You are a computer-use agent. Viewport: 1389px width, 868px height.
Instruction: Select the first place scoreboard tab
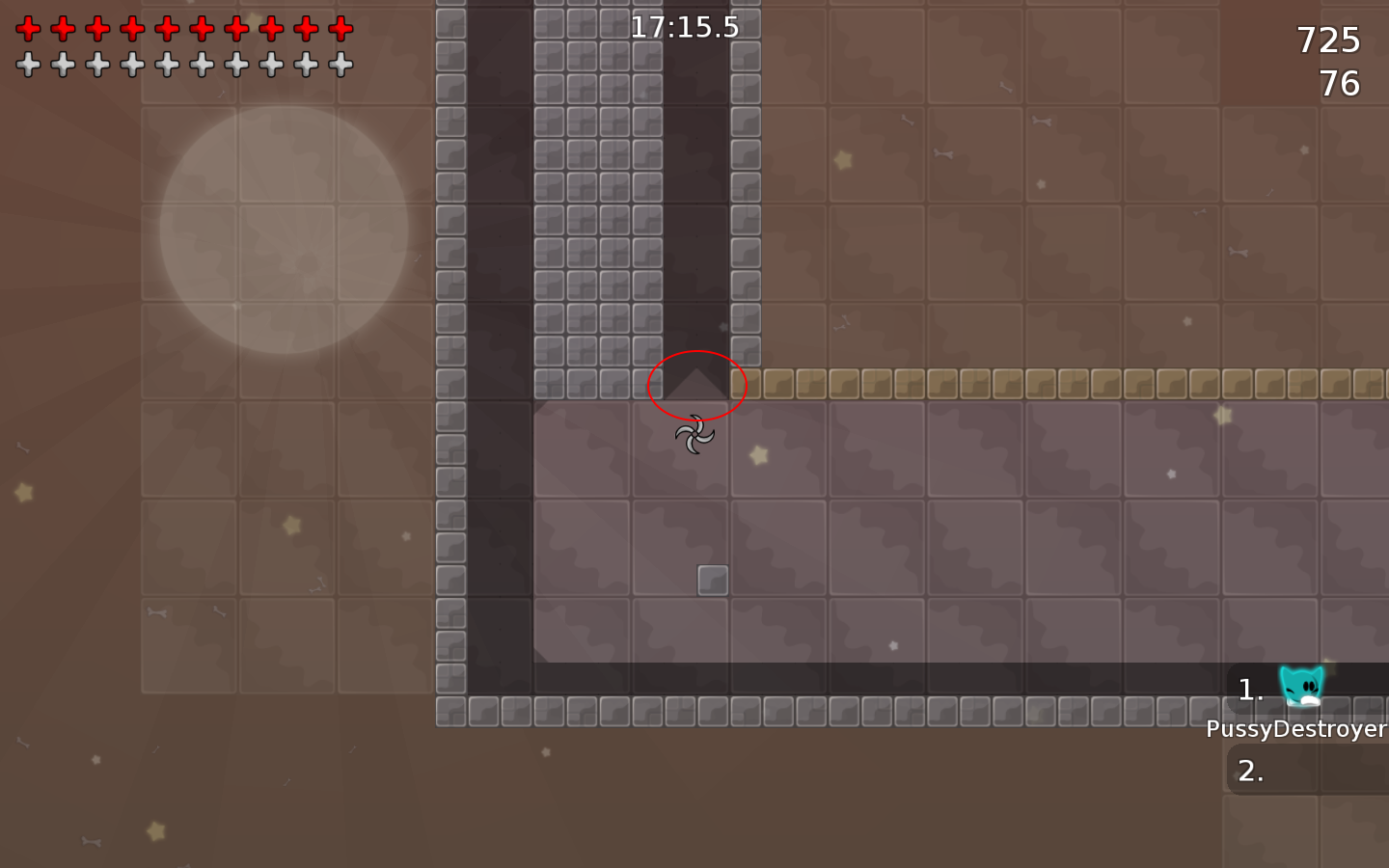1251,689
